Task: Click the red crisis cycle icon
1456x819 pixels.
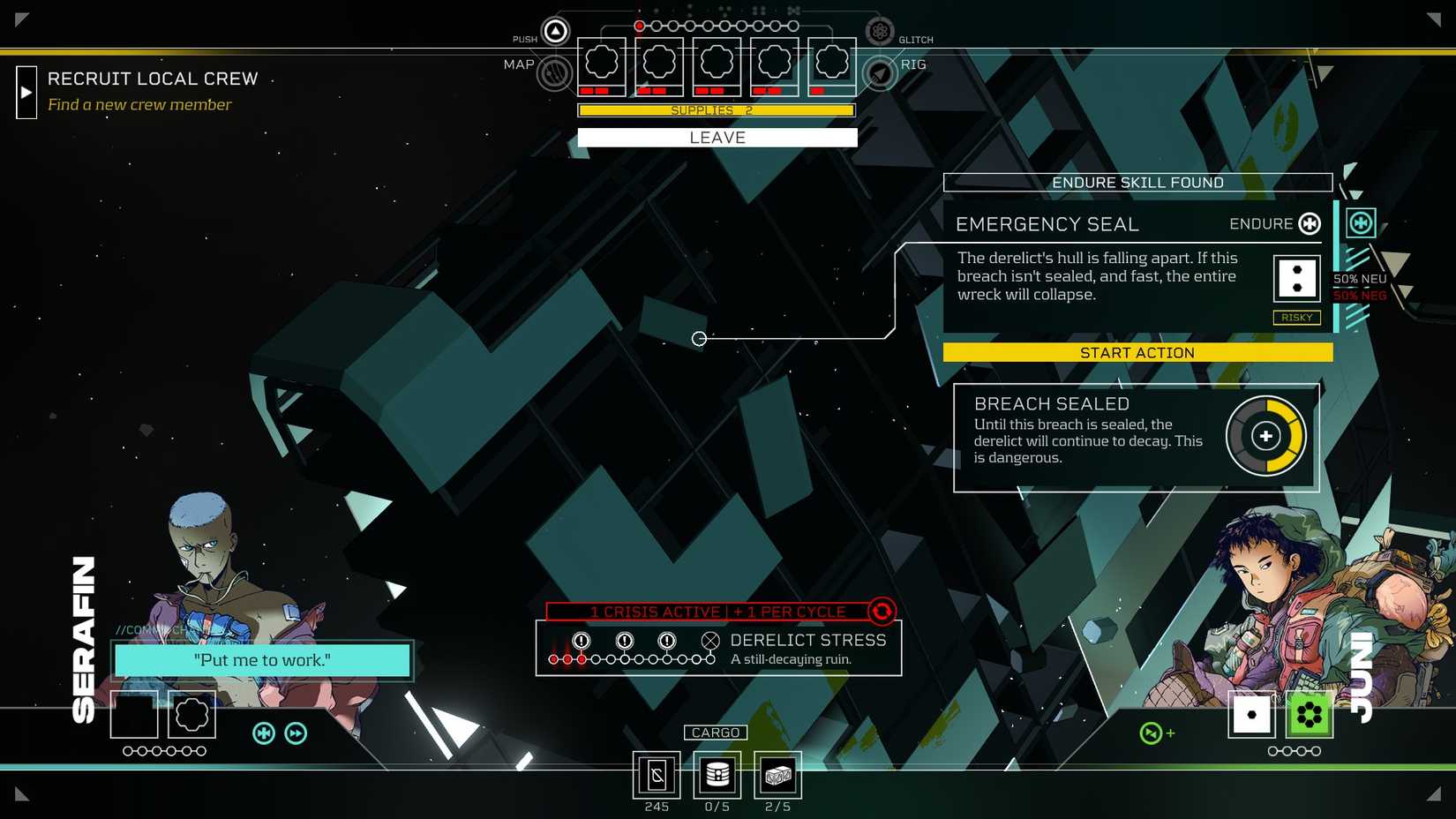Action: [882, 611]
